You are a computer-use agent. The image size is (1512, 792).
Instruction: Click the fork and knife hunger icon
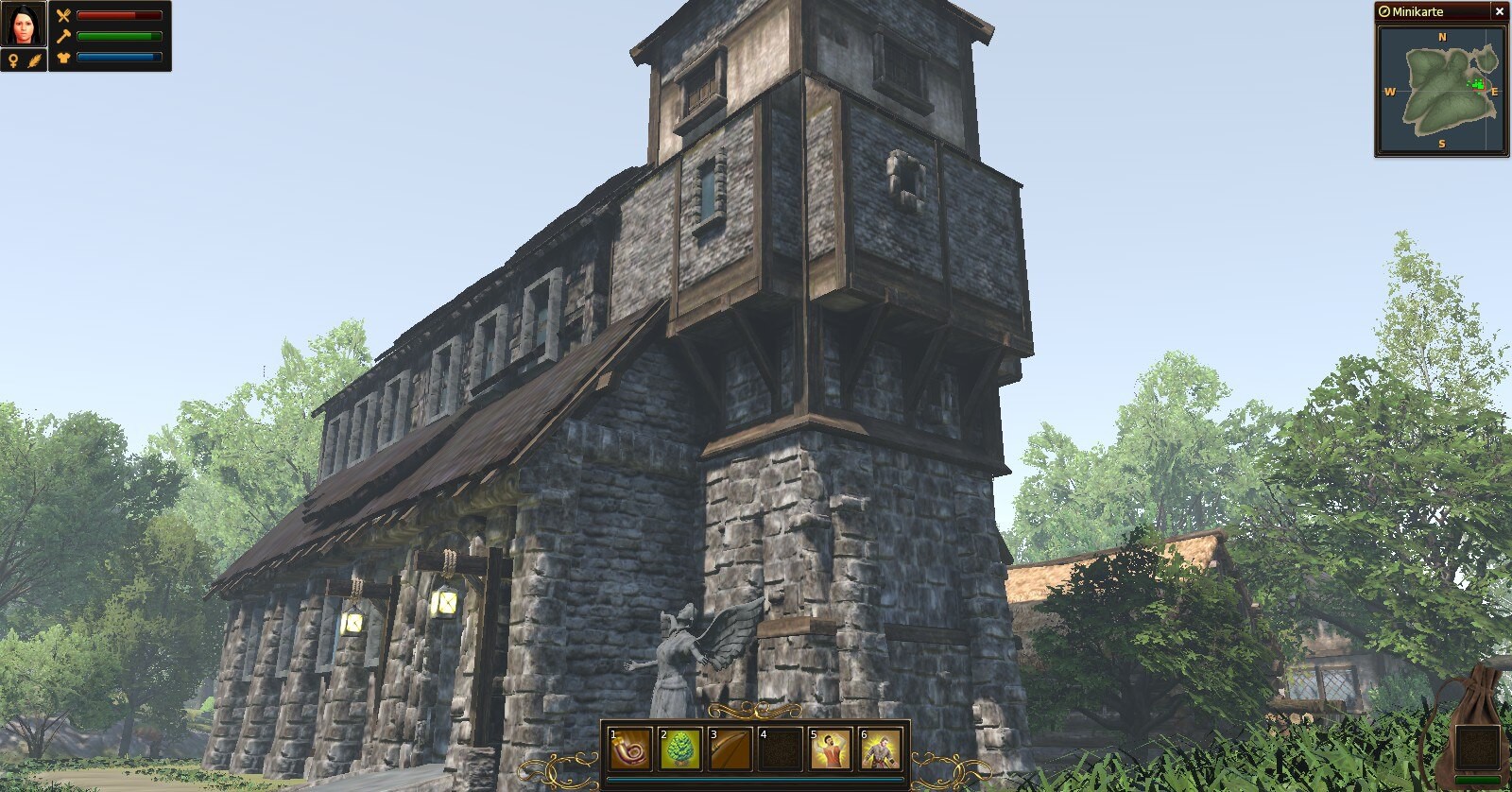click(x=63, y=15)
